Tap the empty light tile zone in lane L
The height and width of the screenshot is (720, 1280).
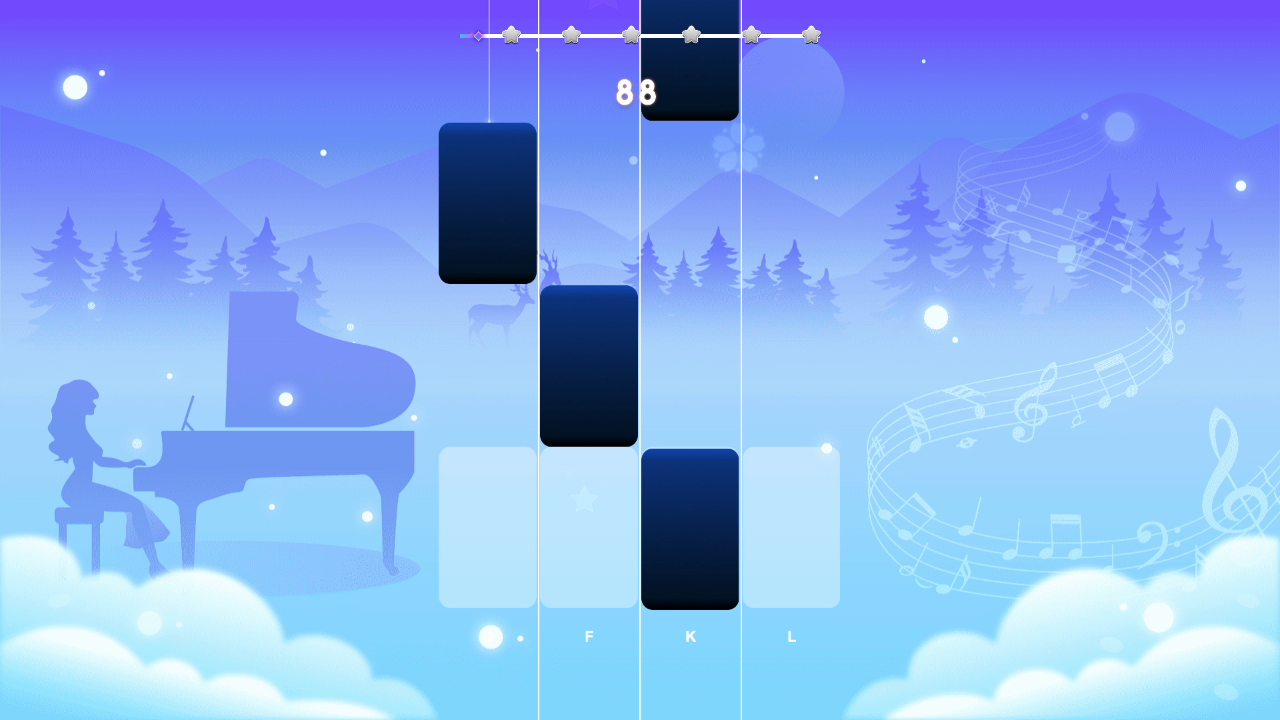point(791,527)
